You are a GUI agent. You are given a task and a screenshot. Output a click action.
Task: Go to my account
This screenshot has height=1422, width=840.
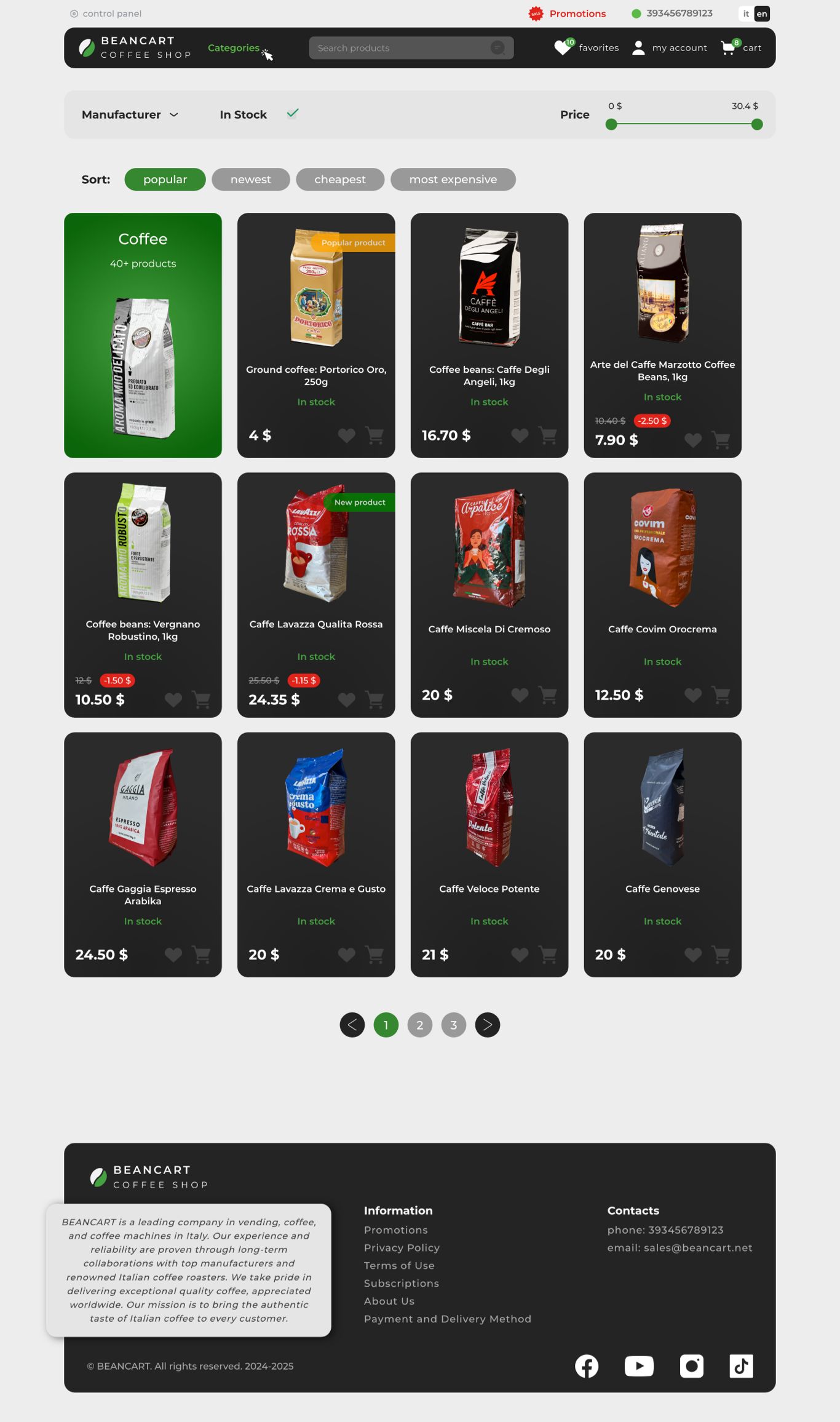[669, 48]
